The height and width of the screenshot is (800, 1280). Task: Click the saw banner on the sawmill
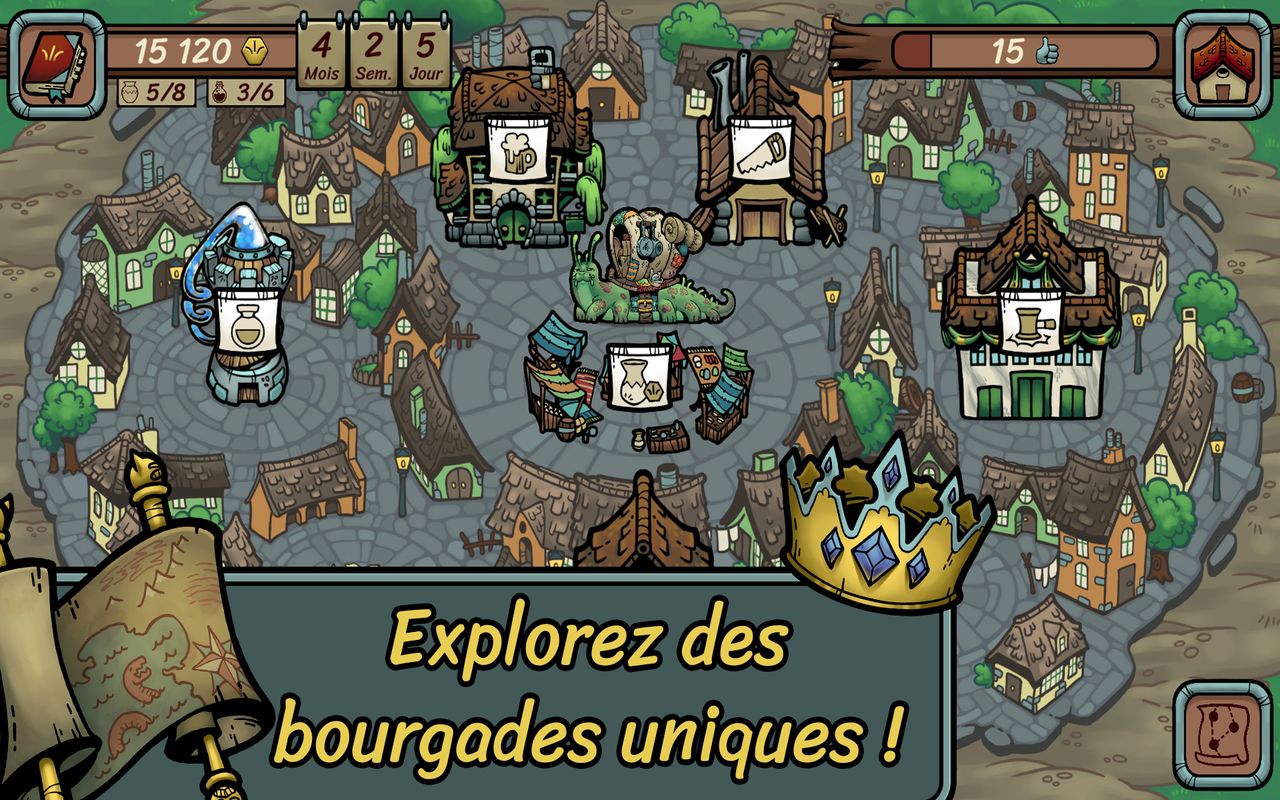coord(762,149)
